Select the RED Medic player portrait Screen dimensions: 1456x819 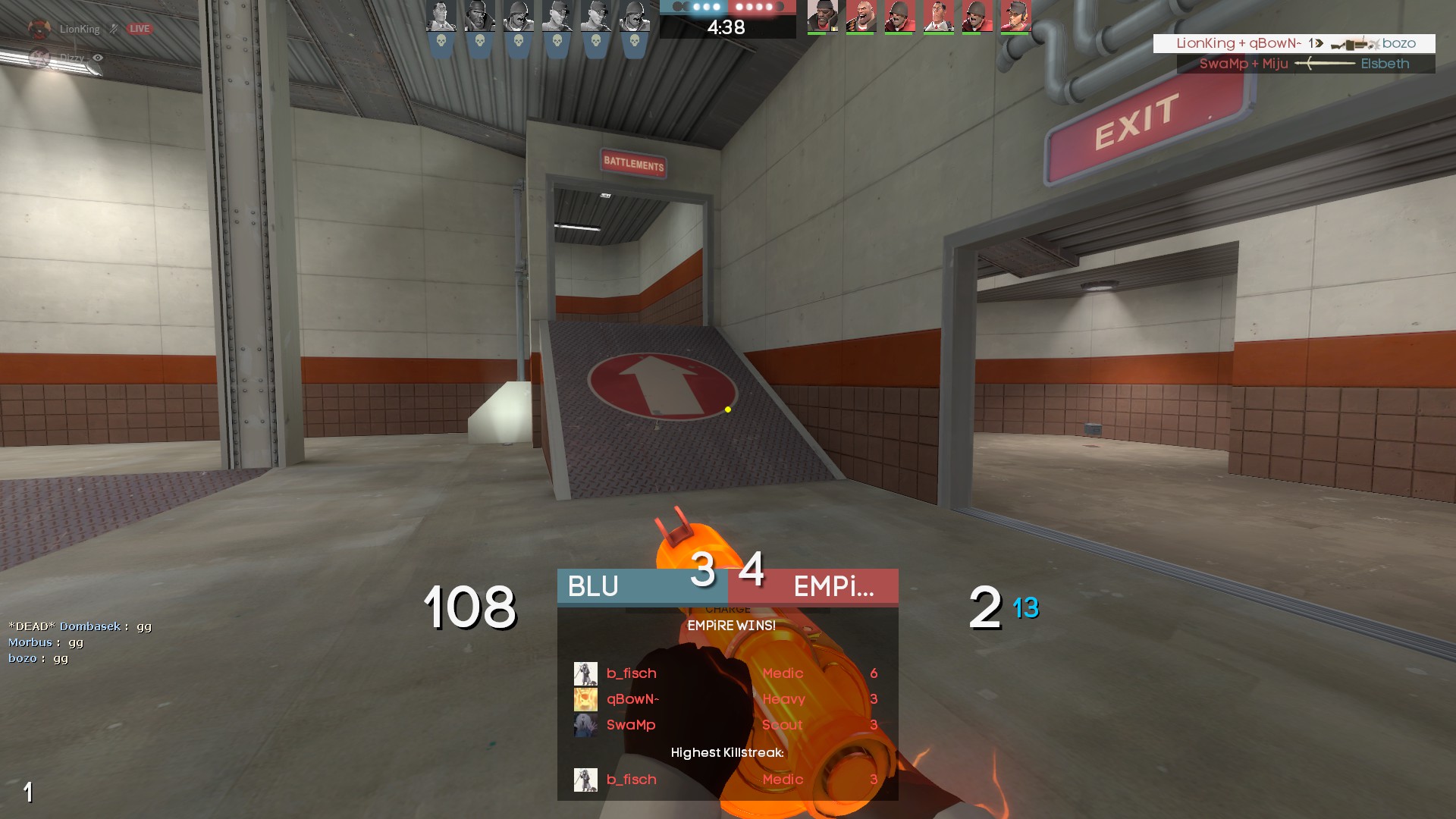(939, 17)
